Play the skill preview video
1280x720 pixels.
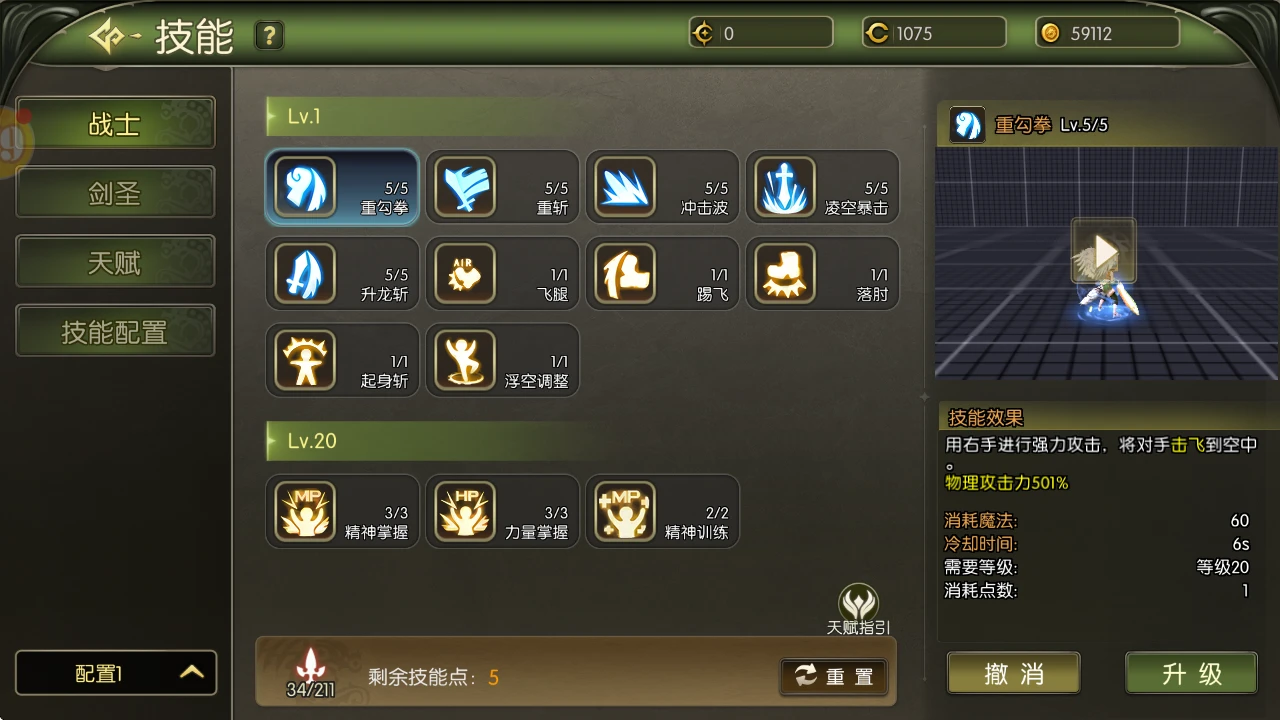click(x=1104, y=250)
